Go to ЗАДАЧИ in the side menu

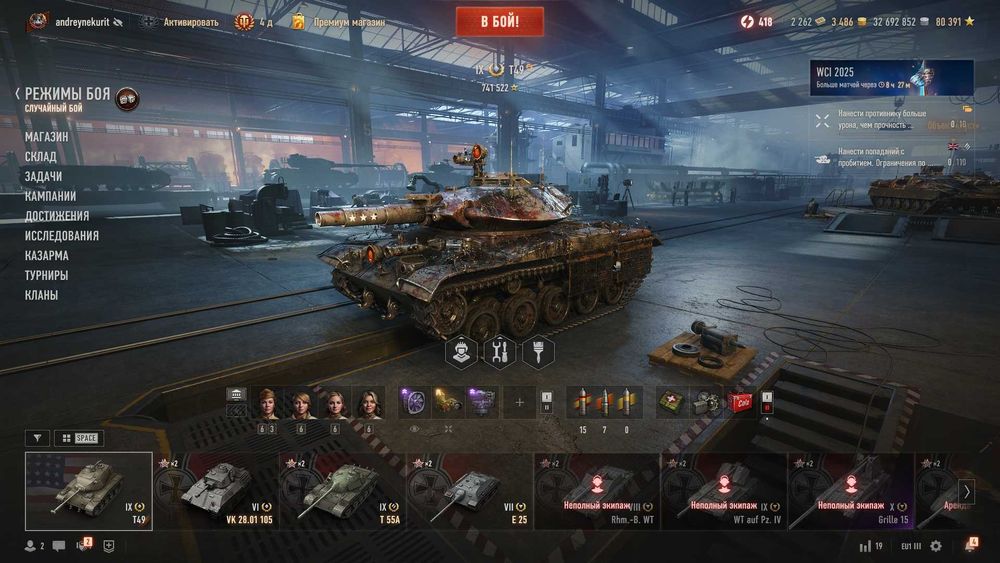[x=44, y=176]
